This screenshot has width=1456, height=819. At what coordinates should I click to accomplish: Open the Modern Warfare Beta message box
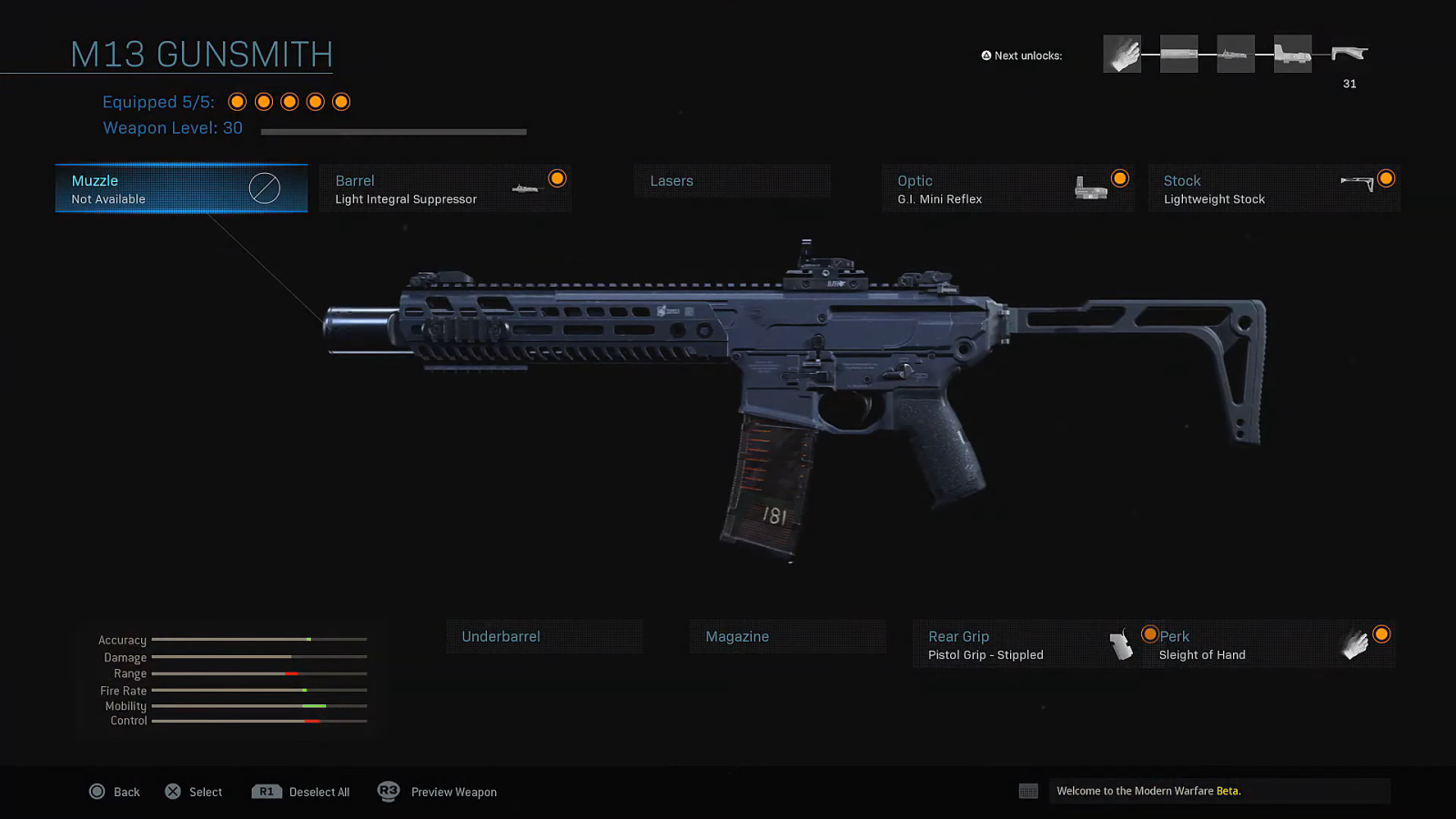coord(1218,791)
